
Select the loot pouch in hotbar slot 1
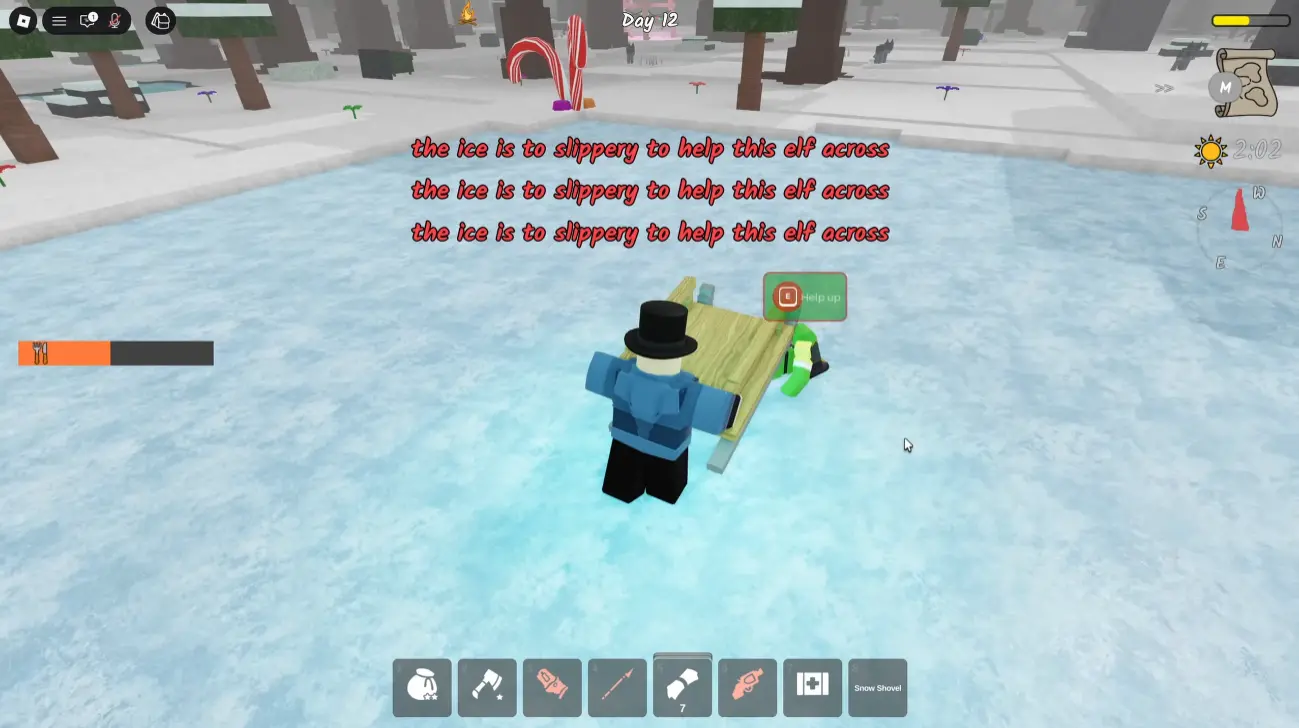point(421,687)
